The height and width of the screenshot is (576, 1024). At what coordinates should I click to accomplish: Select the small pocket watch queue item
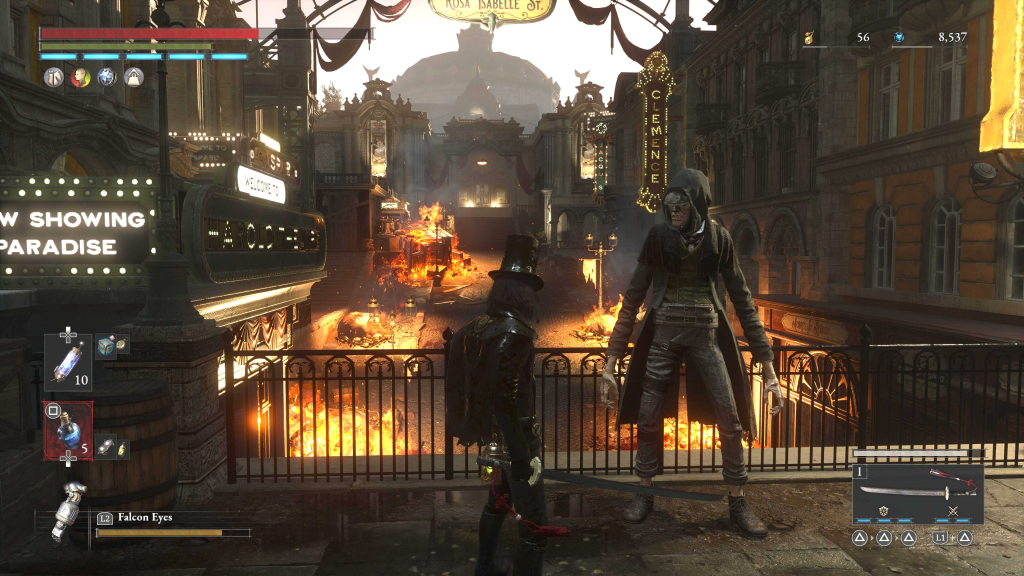click(x=122, y=343)
